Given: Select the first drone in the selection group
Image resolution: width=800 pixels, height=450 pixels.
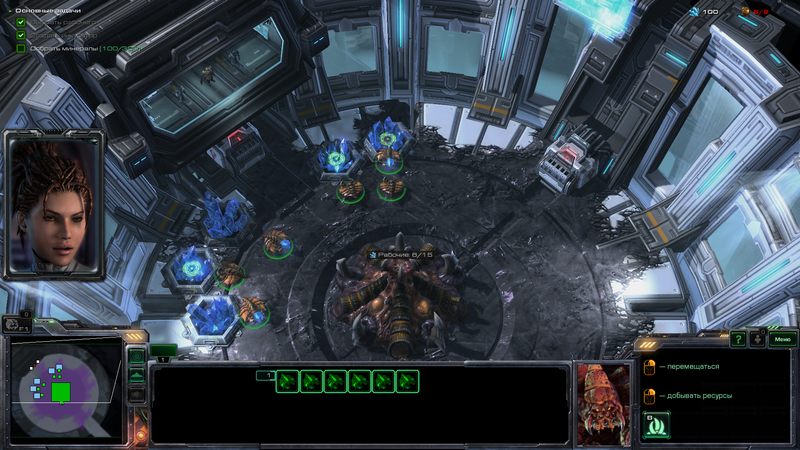Looking at the screenshot, I should [x=287, y=381].
